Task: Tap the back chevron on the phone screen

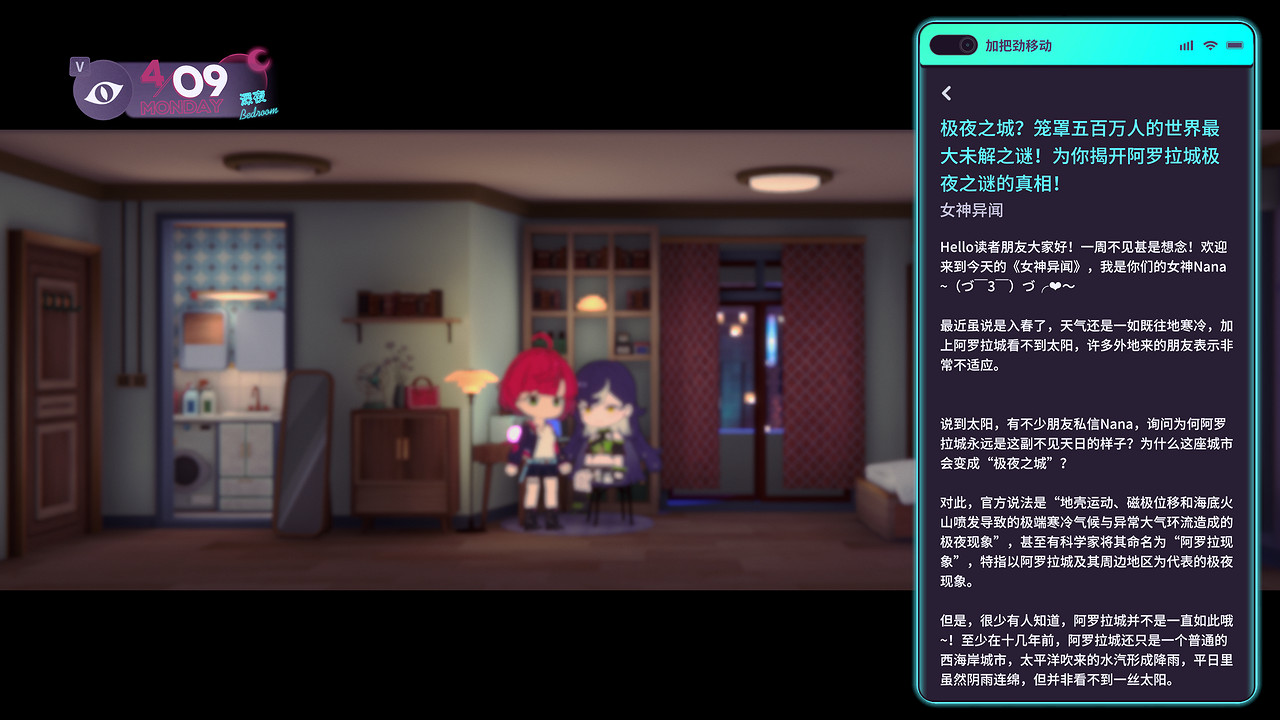Action: (947, 94)
